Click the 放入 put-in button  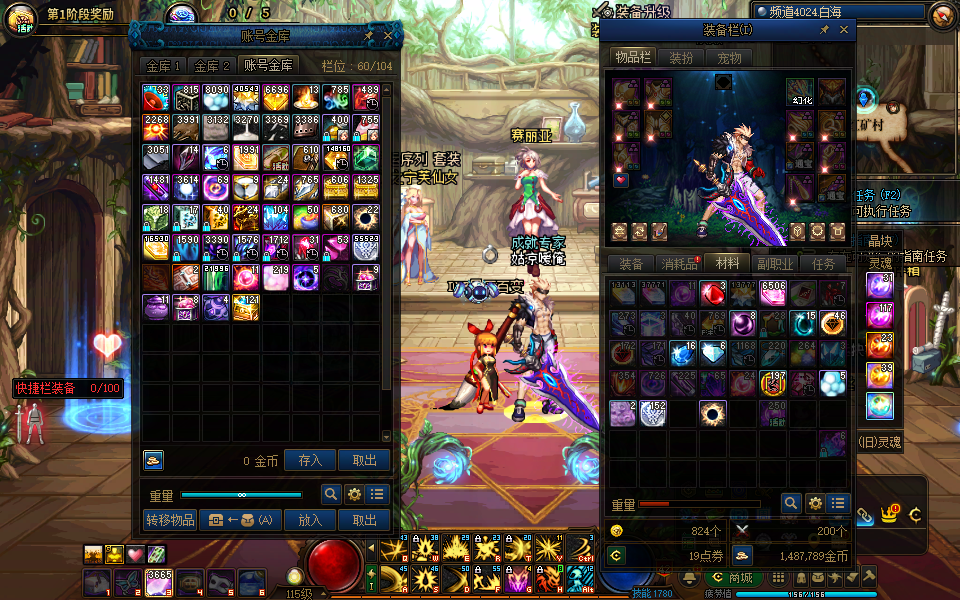310,520
